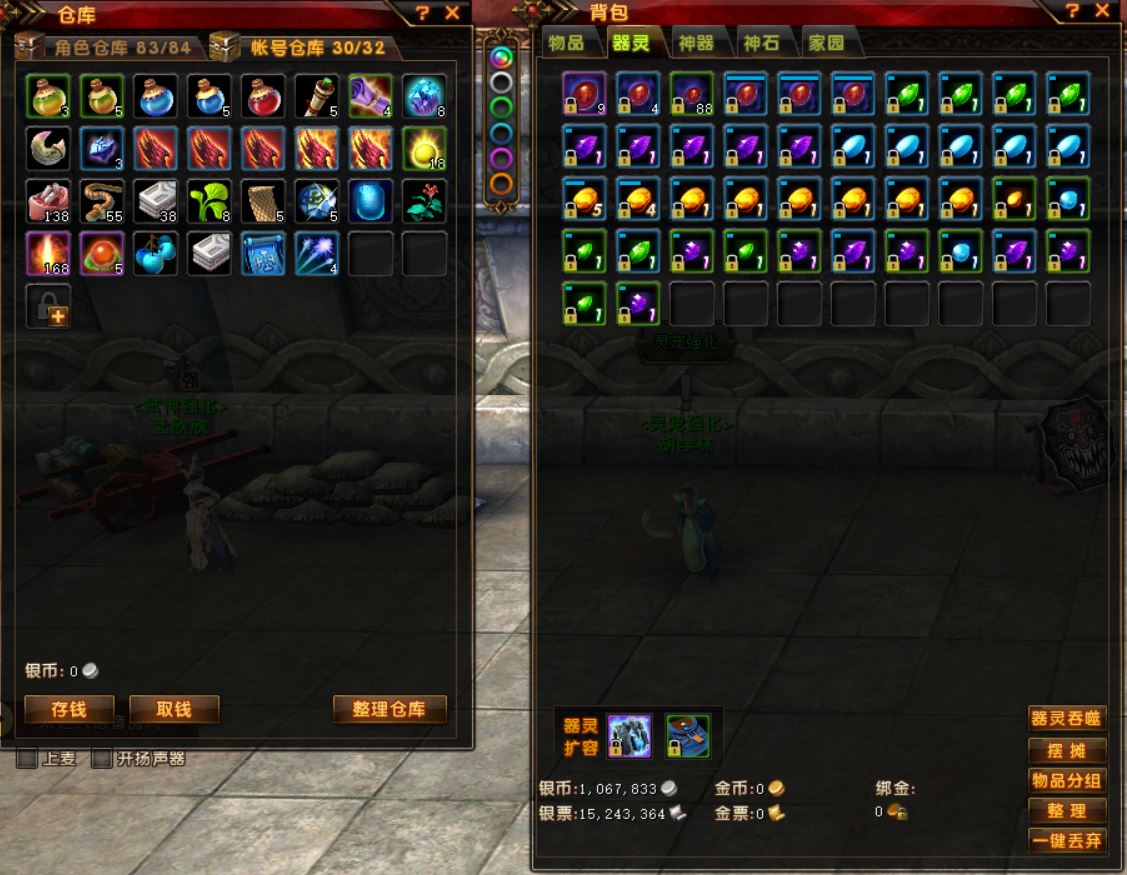Open the 摆摊 stall button
Image resolution: width=1127 pixels, height=875 pixels.
pyautogui.click(x=1066, y=750)
